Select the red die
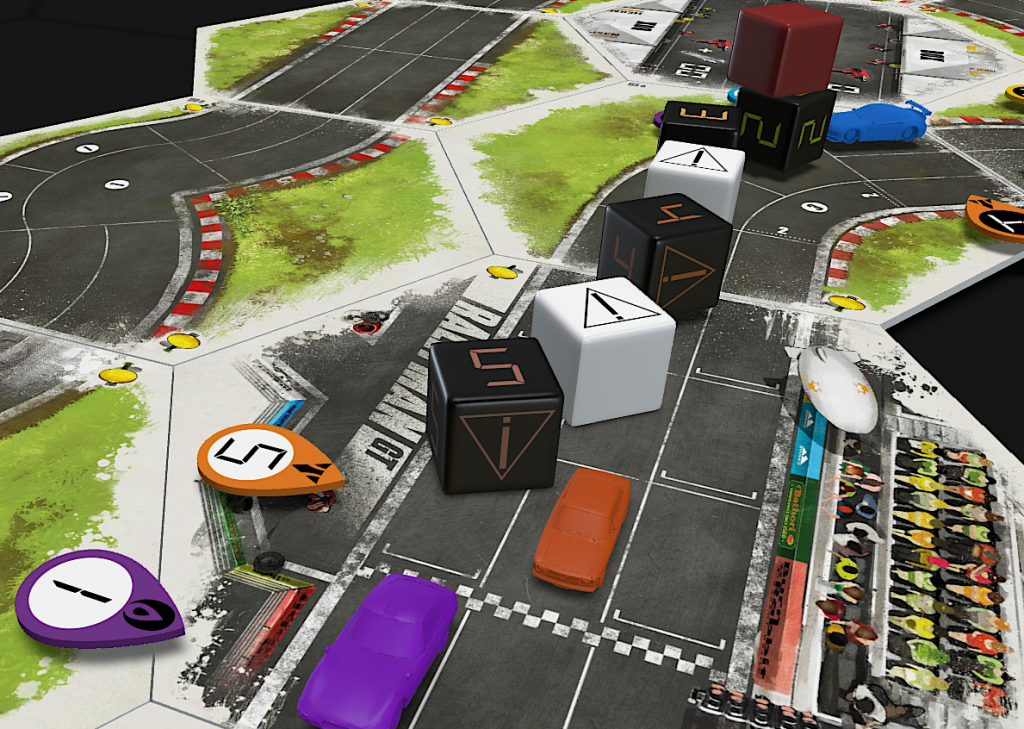 tap(784, 48)
